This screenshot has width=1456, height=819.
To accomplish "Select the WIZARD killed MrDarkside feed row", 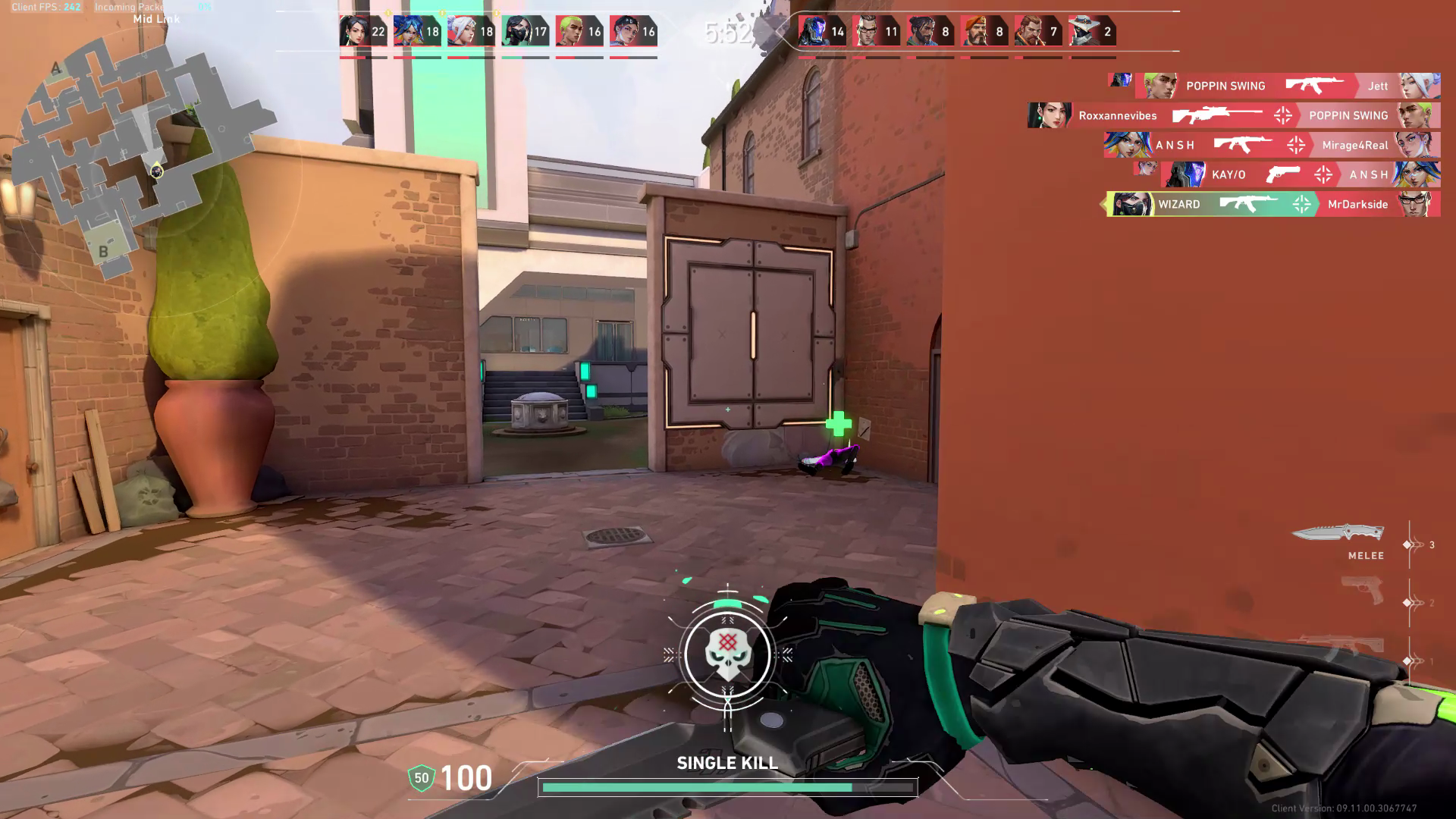I will click(1273, 204).
